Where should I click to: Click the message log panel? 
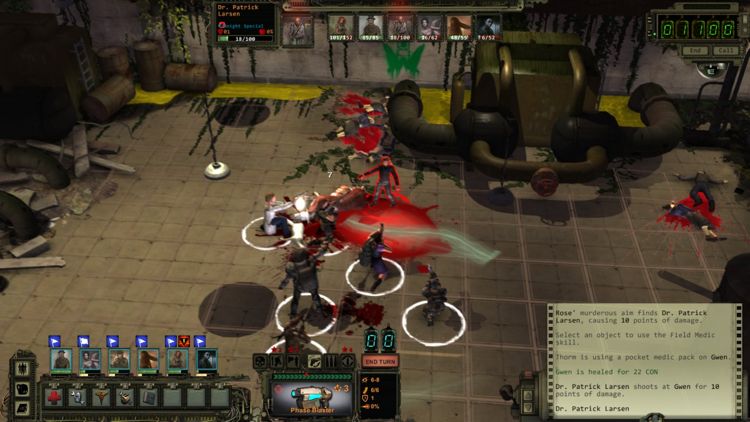[x=644, y=359]
